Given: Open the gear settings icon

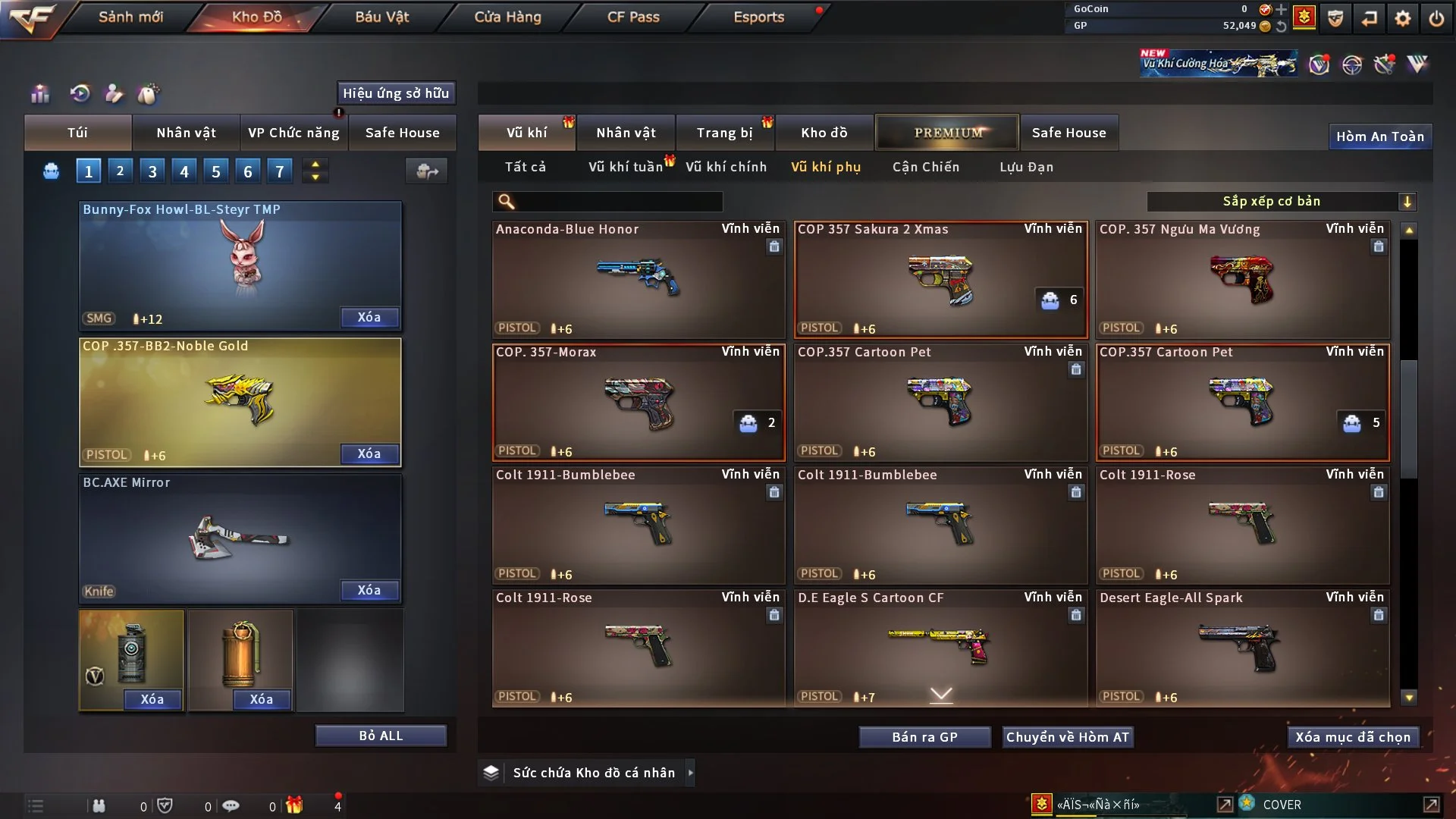Looking at the screenshot, I should 1403,18.
